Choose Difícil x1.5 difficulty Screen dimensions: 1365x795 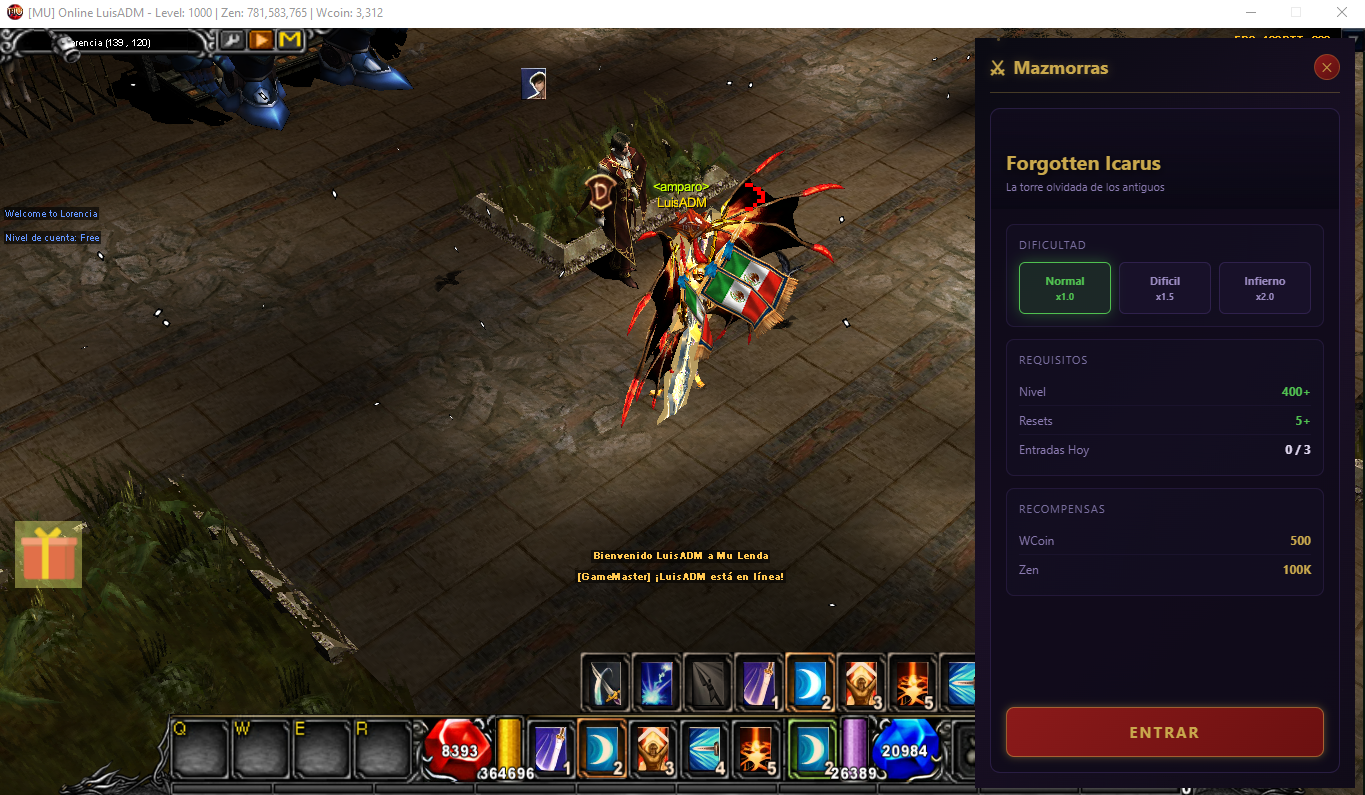(x=1164, y=288)
